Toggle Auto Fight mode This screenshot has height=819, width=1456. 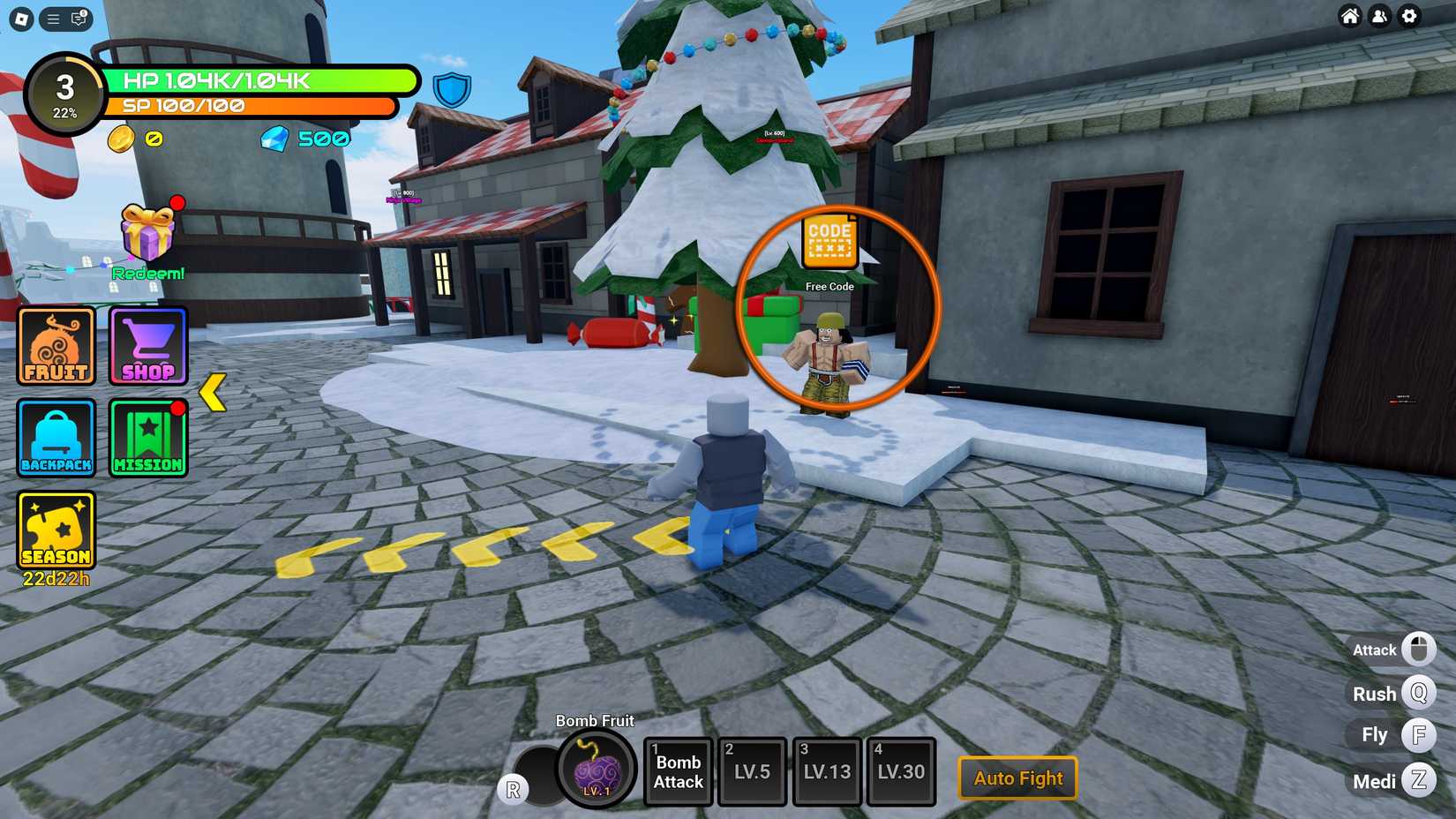tap(1017, 778)
